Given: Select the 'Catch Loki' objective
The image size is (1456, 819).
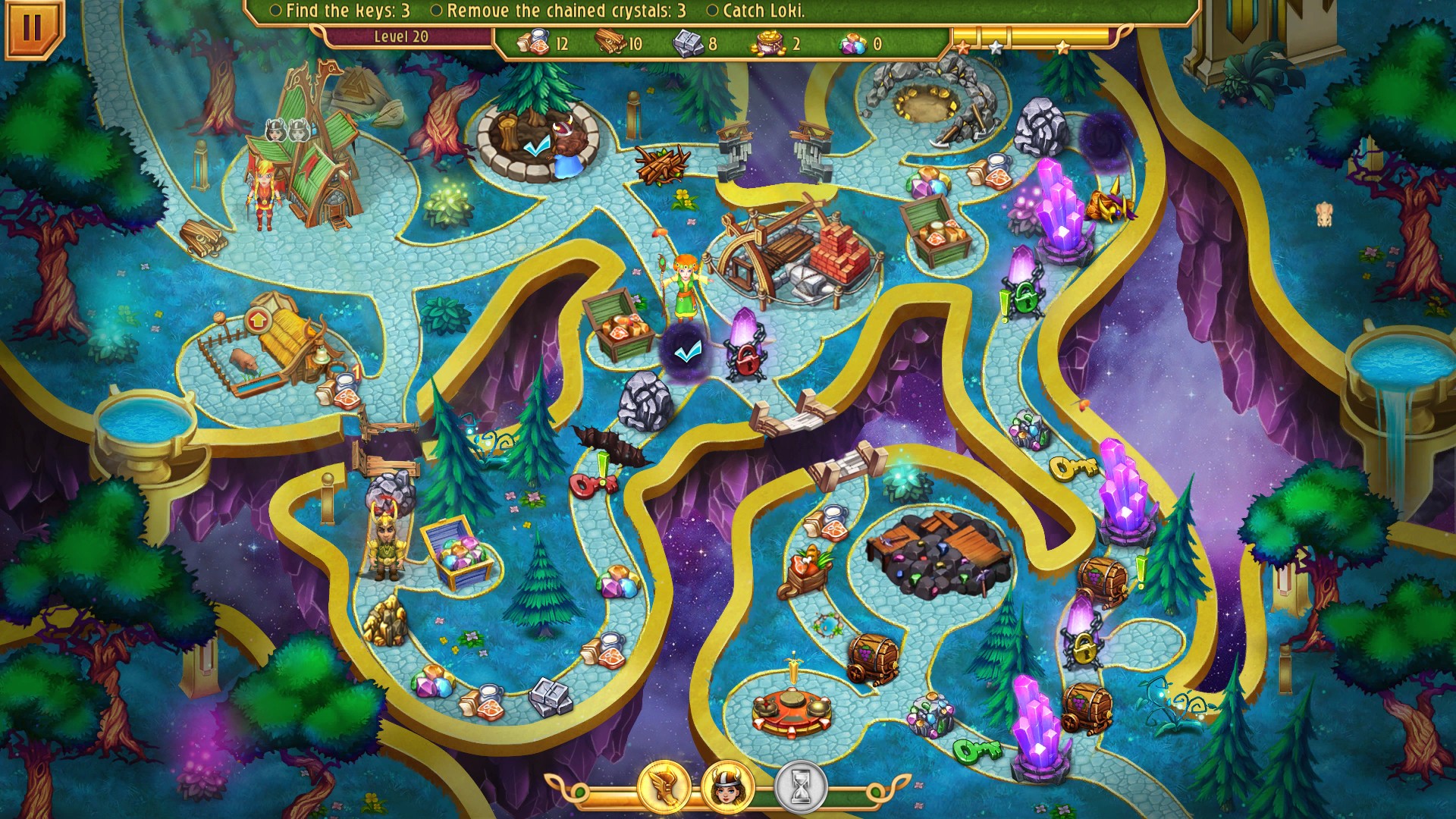Looking at the screenshot, I should point(756,11).
